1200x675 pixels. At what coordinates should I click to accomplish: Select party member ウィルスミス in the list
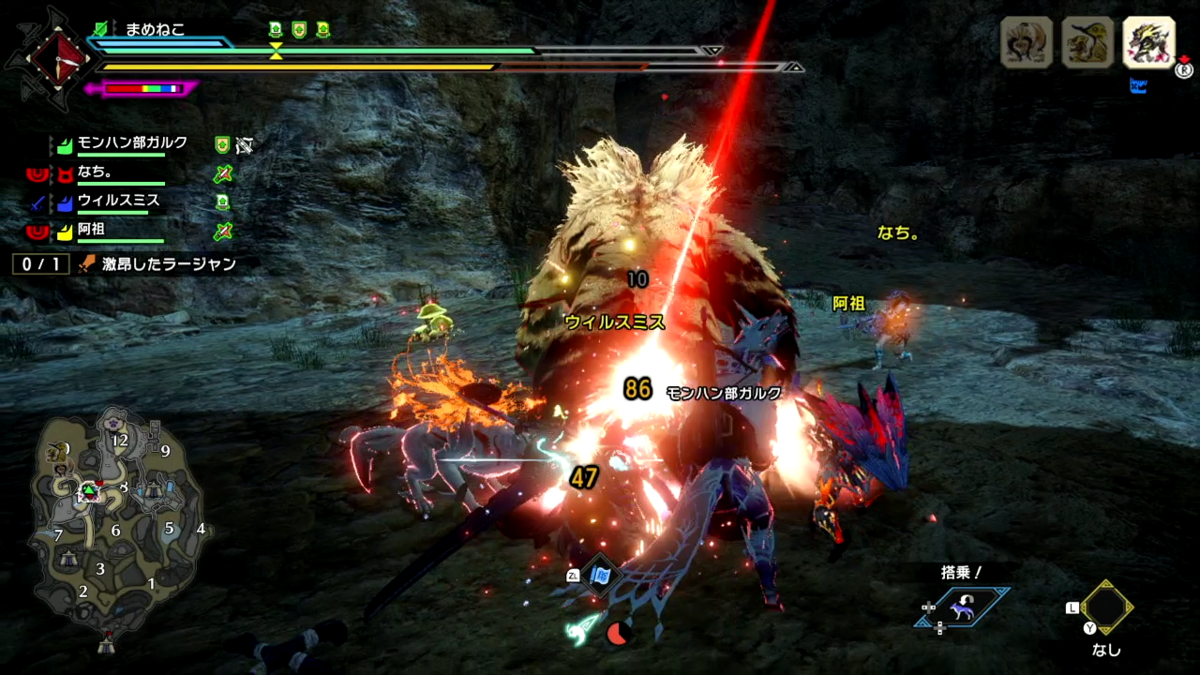click(118, 200)
